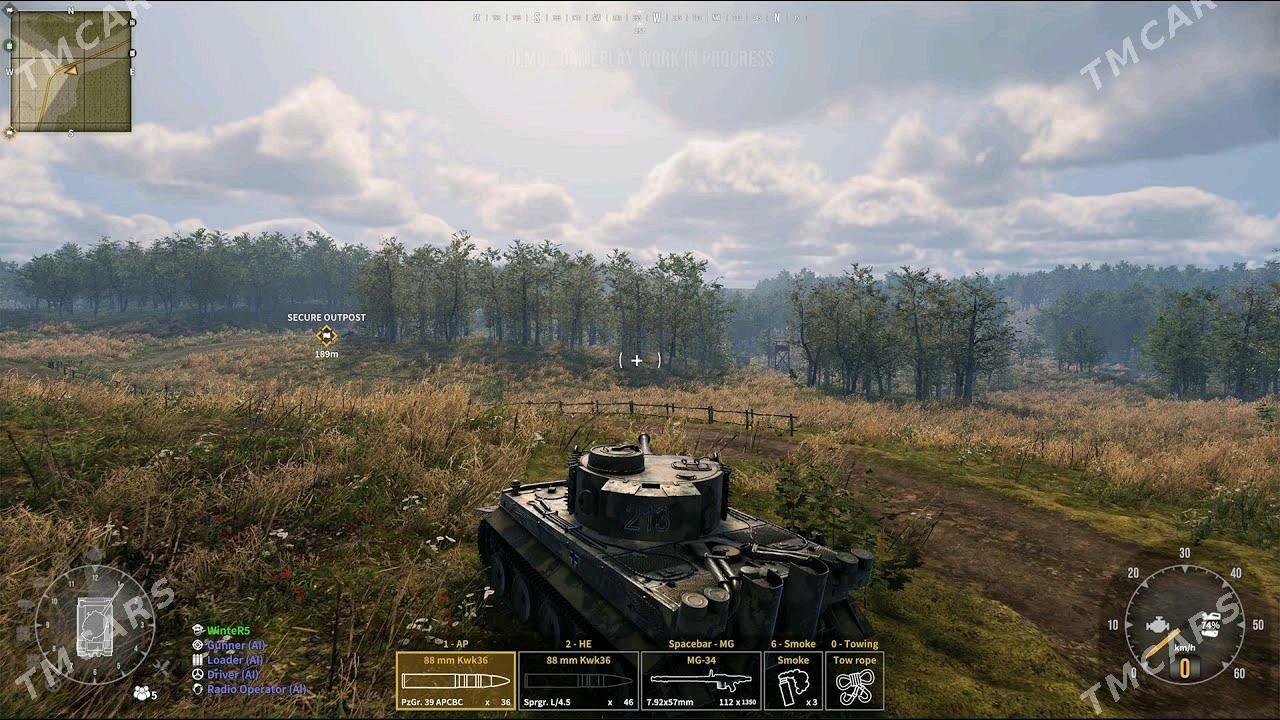The height and width of the screenshot is (720, 1280).
Task: Click the WinteR5 player name
Action: pyautogui.click(x=228, y=631)
